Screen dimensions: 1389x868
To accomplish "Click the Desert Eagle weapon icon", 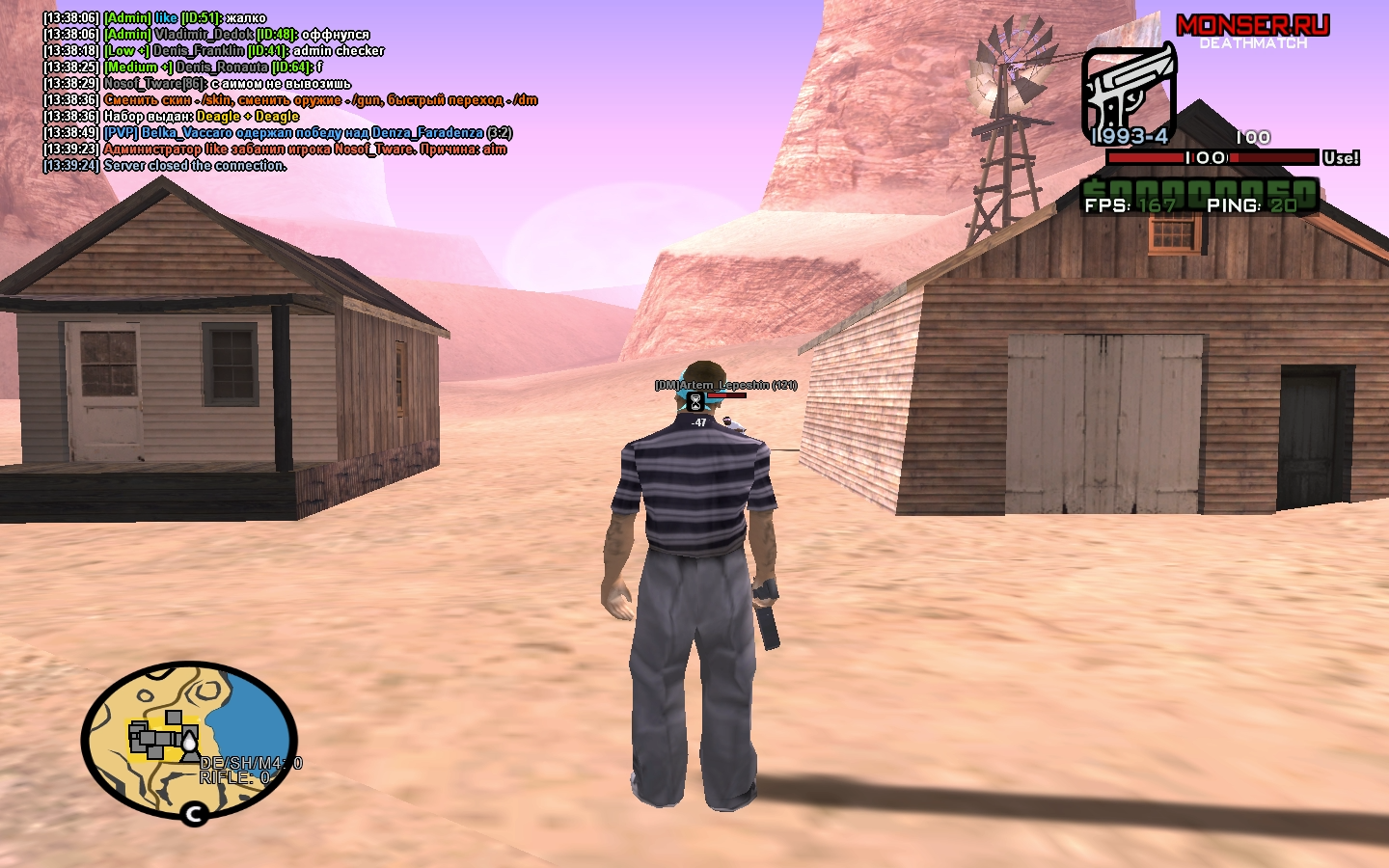I will (1128, 93).
